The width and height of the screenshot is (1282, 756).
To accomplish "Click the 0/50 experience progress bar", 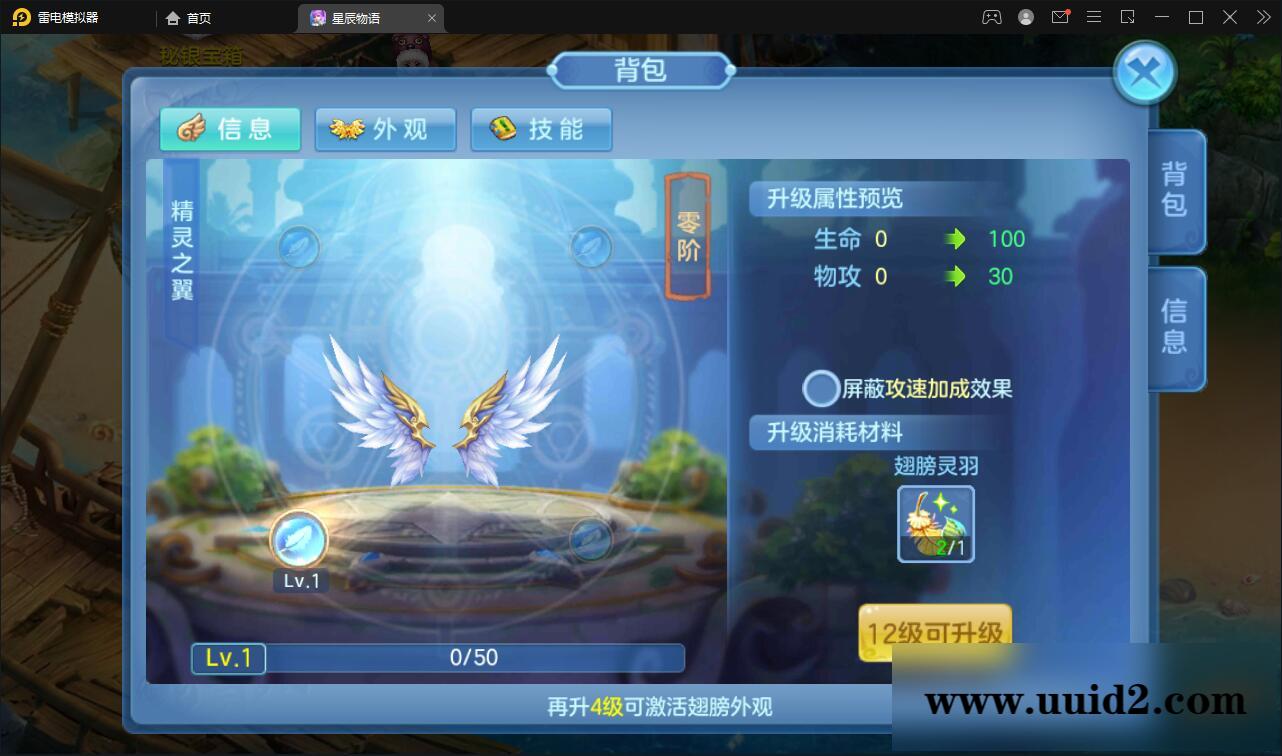I will (x=472, y=658).
